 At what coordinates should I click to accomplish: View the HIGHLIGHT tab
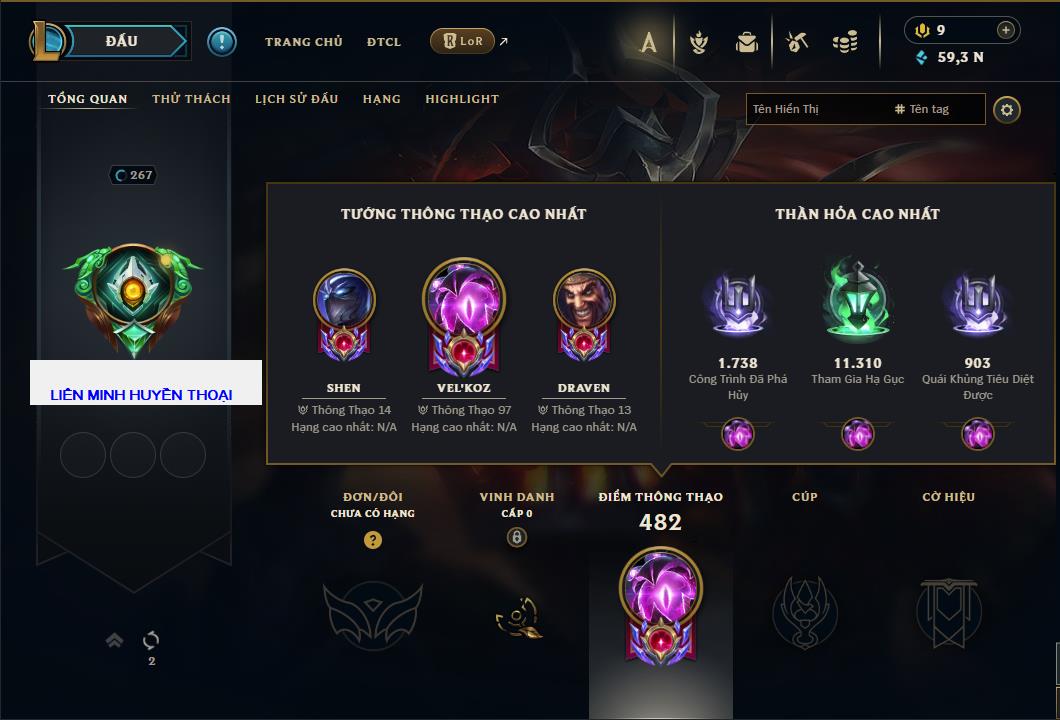(x=461, y=99)
